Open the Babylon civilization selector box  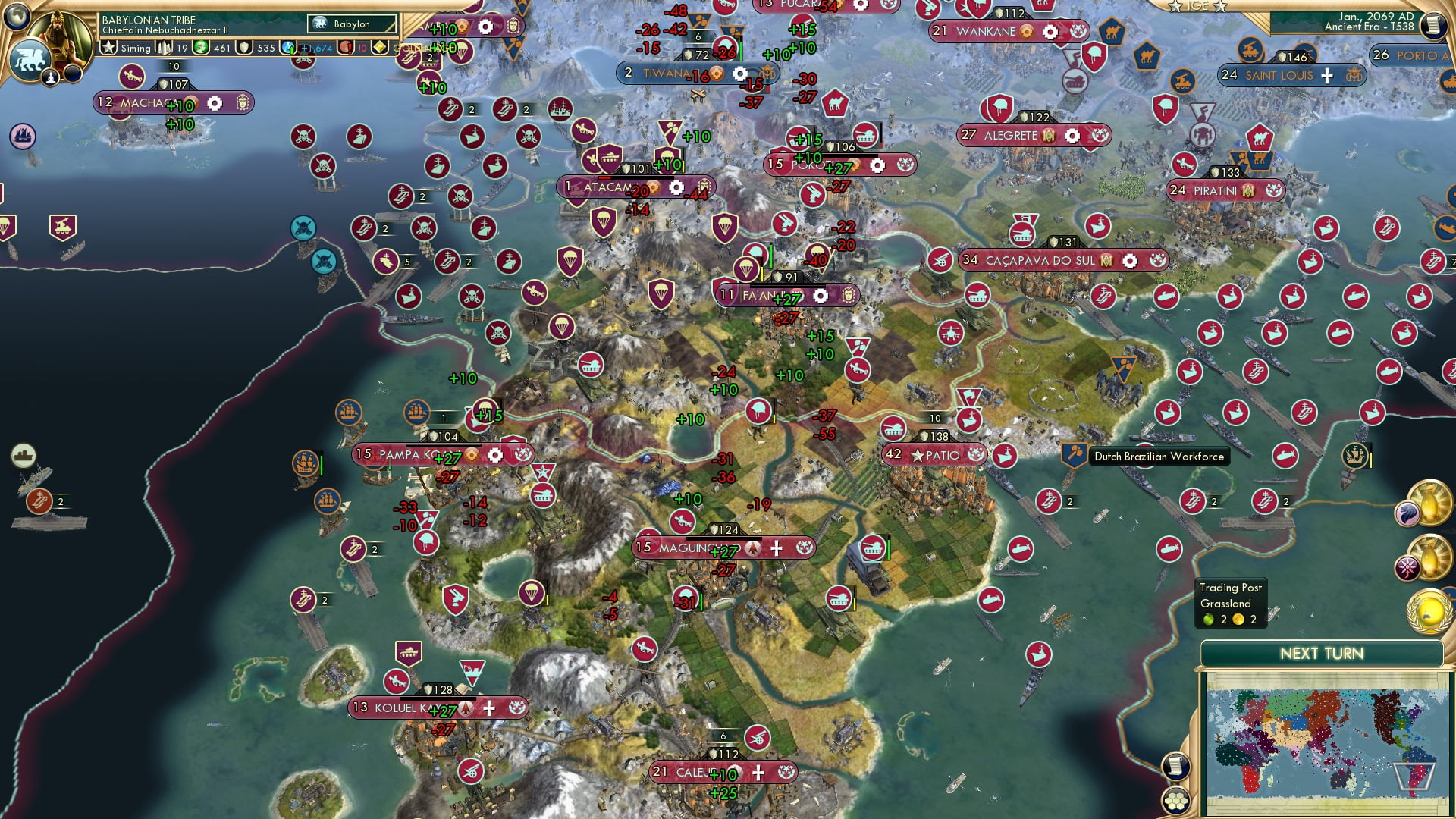point(351,24)
